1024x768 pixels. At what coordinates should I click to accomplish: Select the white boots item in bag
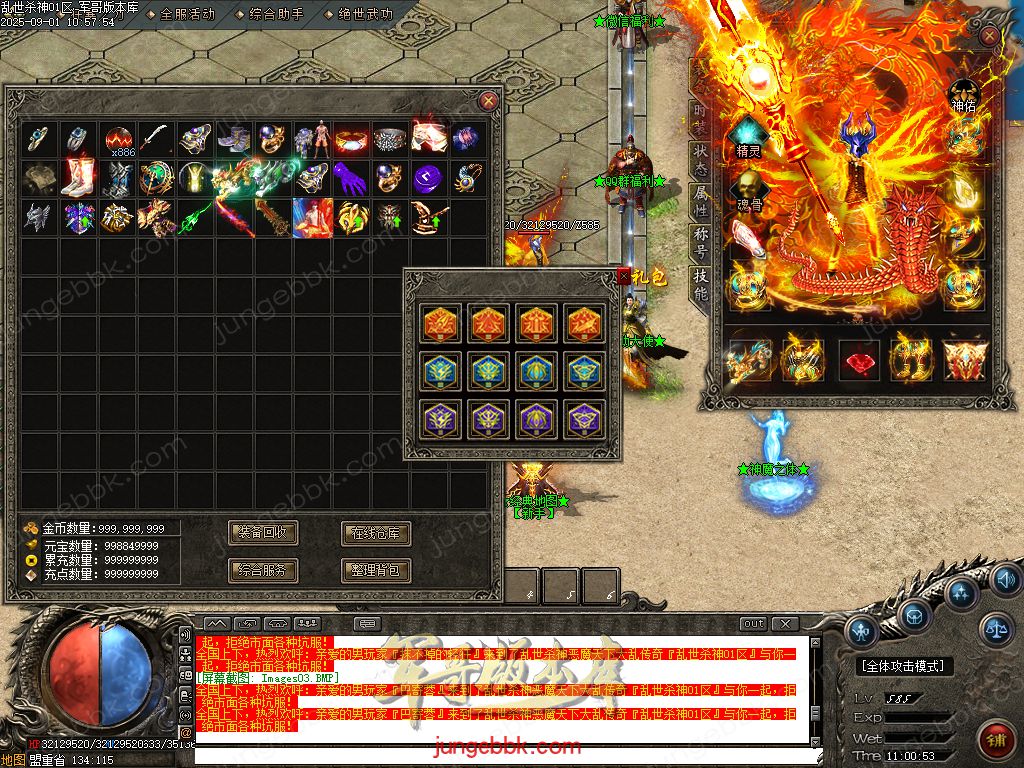[79, 178]
